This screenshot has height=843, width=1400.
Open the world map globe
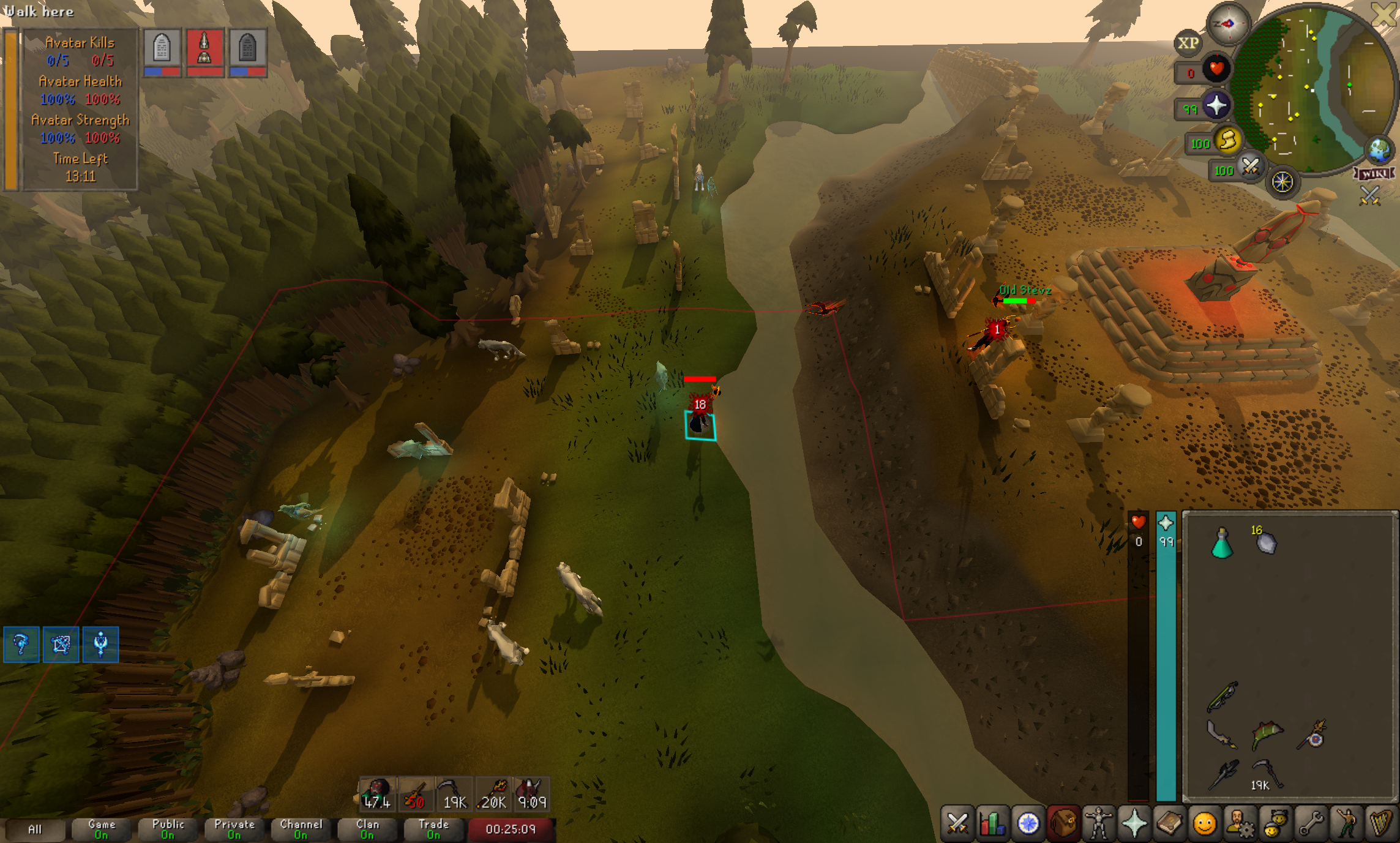pos(1380,149)
